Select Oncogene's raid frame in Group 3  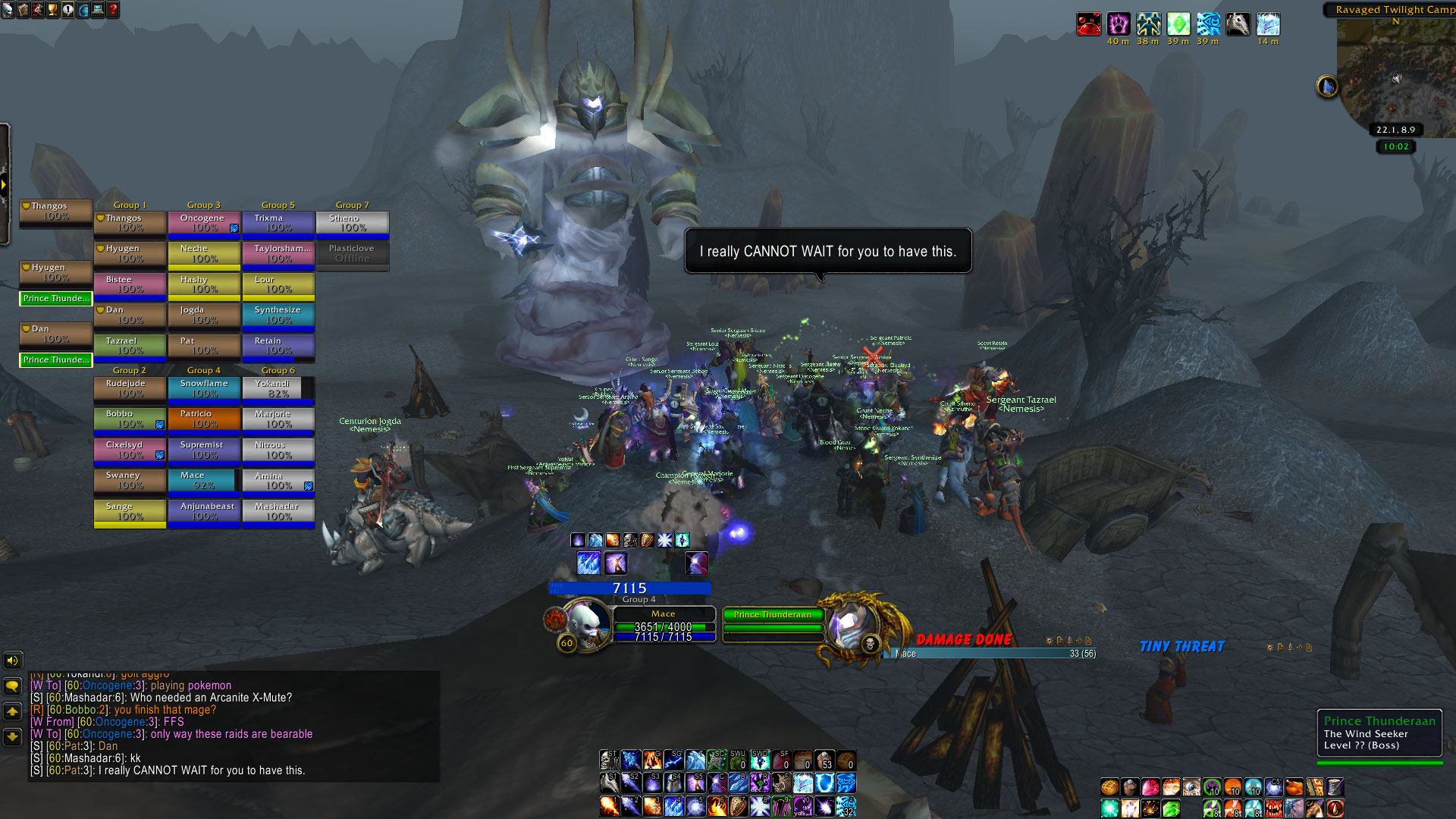(x=203, y=223)
